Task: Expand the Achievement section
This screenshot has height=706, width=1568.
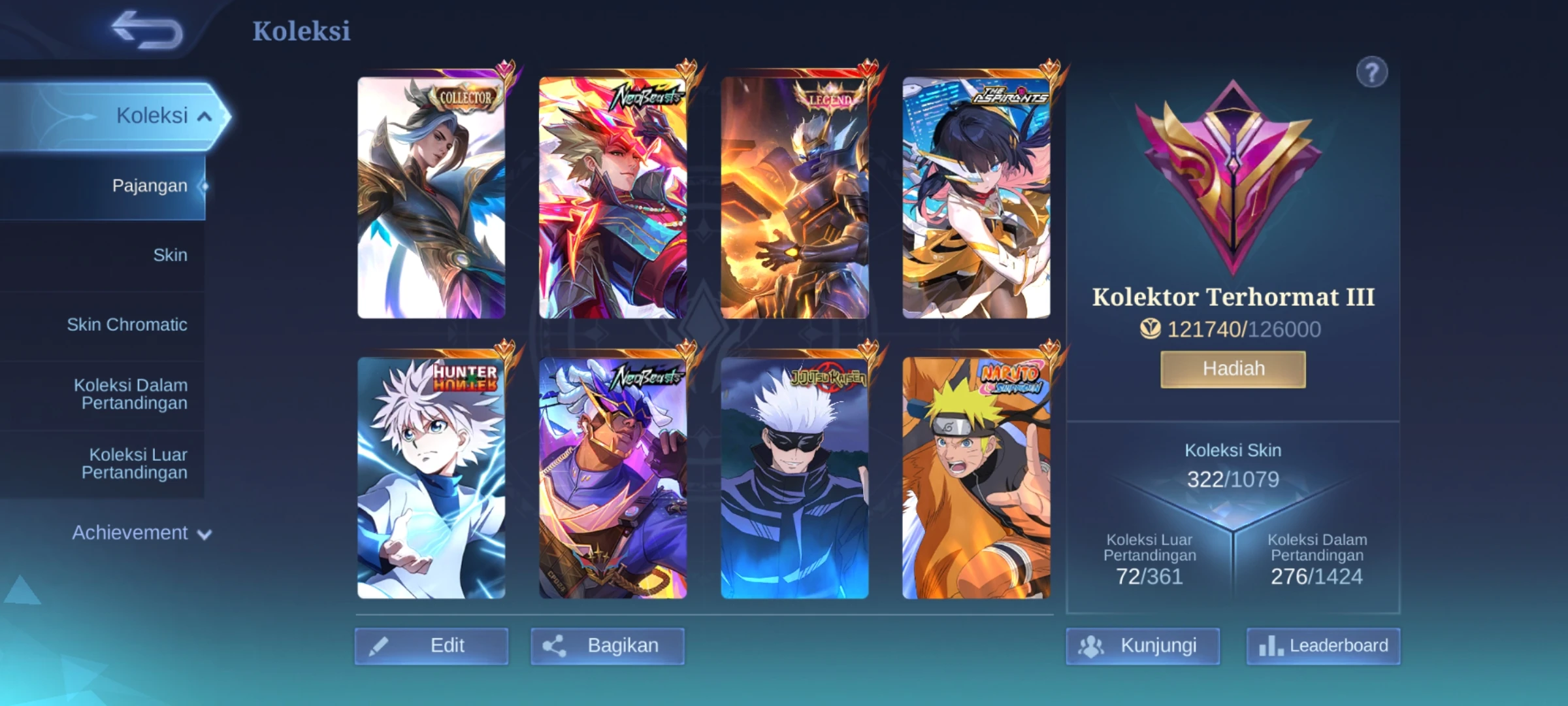Action: (x=141, y=533)
